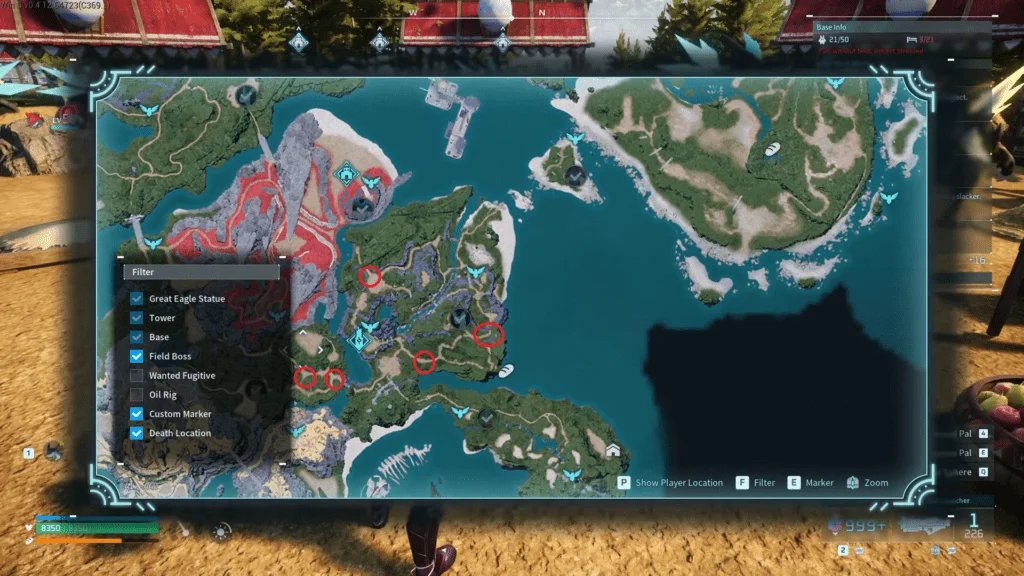Viewport: 1024px width, 576px height.
Task: Toggle the Base filter checkbox
Action: [136, 337]
